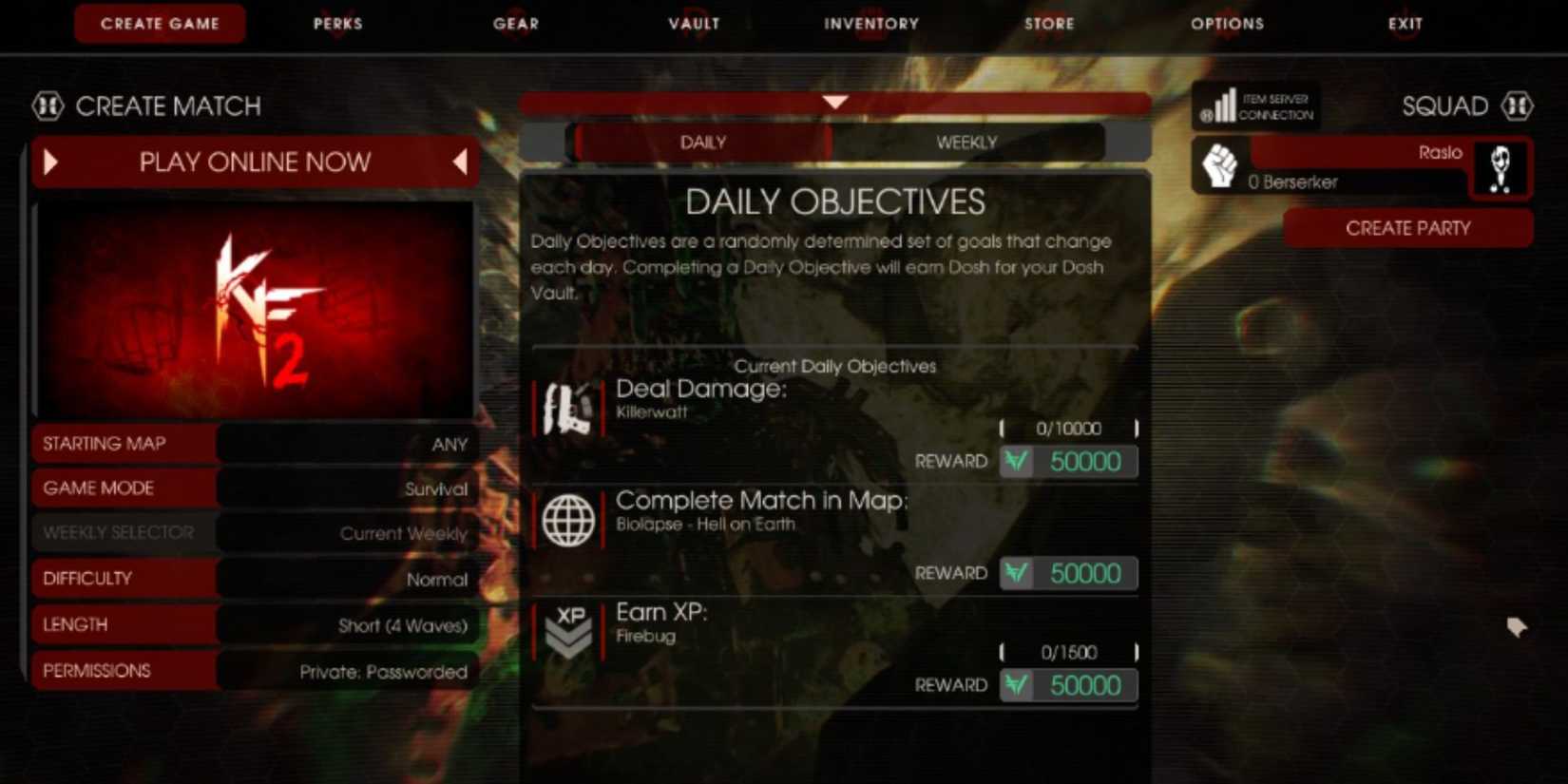Select the globe icon for Complete Match objective

click(x=568, y=519)
